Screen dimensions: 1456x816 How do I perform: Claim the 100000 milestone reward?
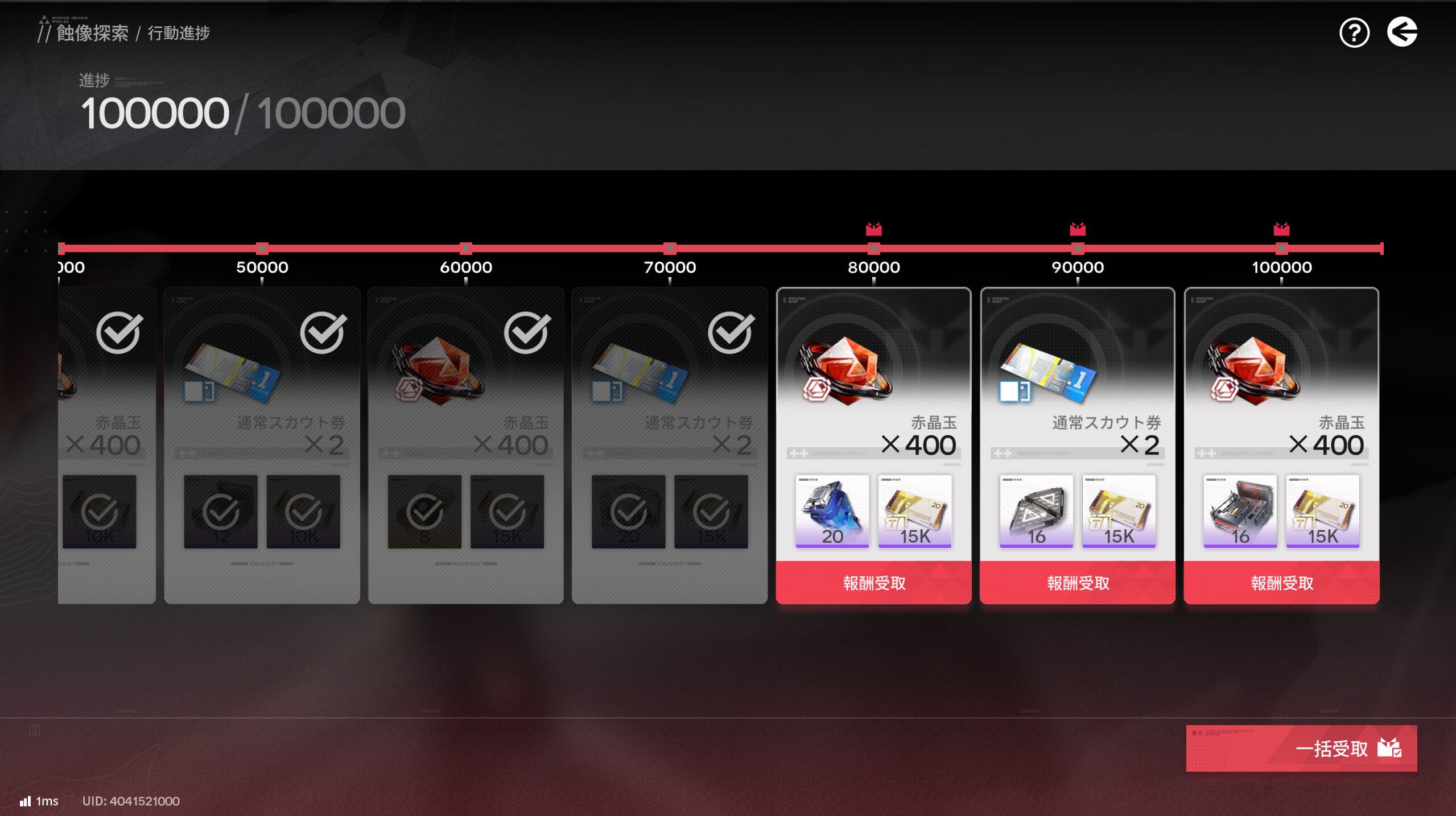pos(1281,583)
